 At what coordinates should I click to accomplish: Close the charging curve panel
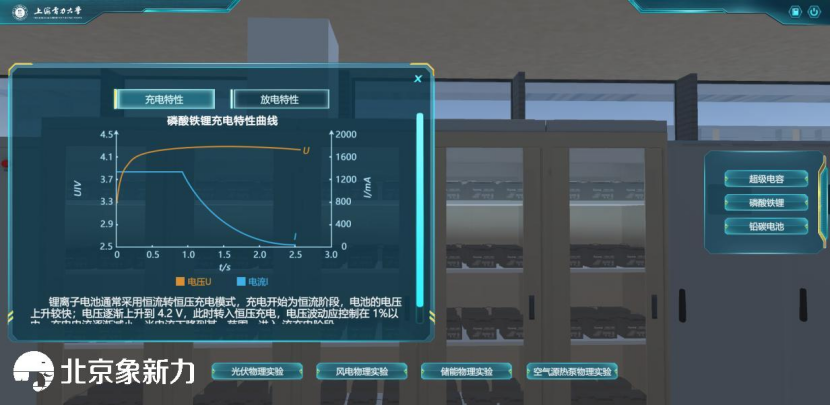[418, 78]
